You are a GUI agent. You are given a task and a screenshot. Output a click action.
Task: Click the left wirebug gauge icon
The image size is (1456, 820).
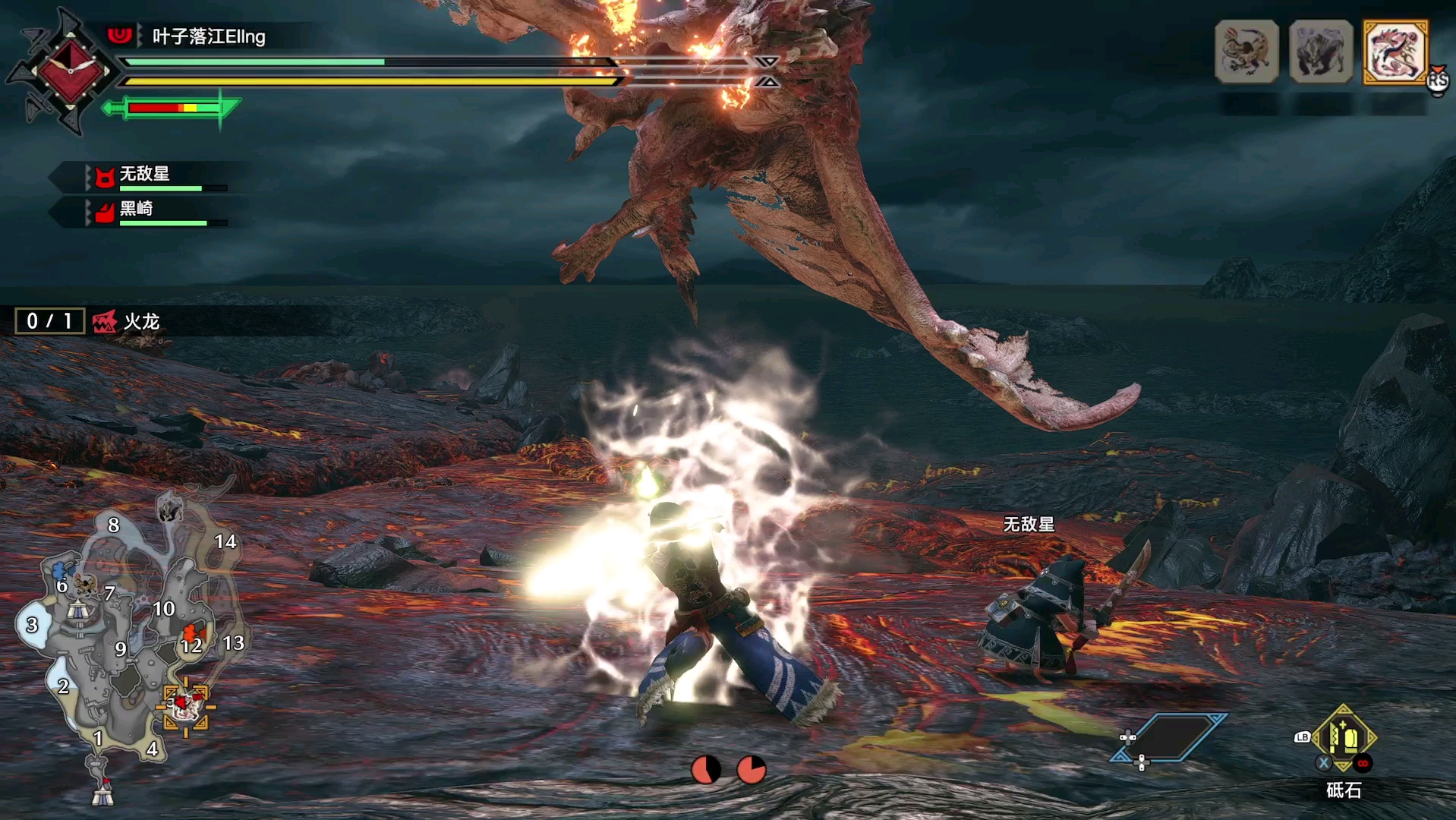coord(705,769)
